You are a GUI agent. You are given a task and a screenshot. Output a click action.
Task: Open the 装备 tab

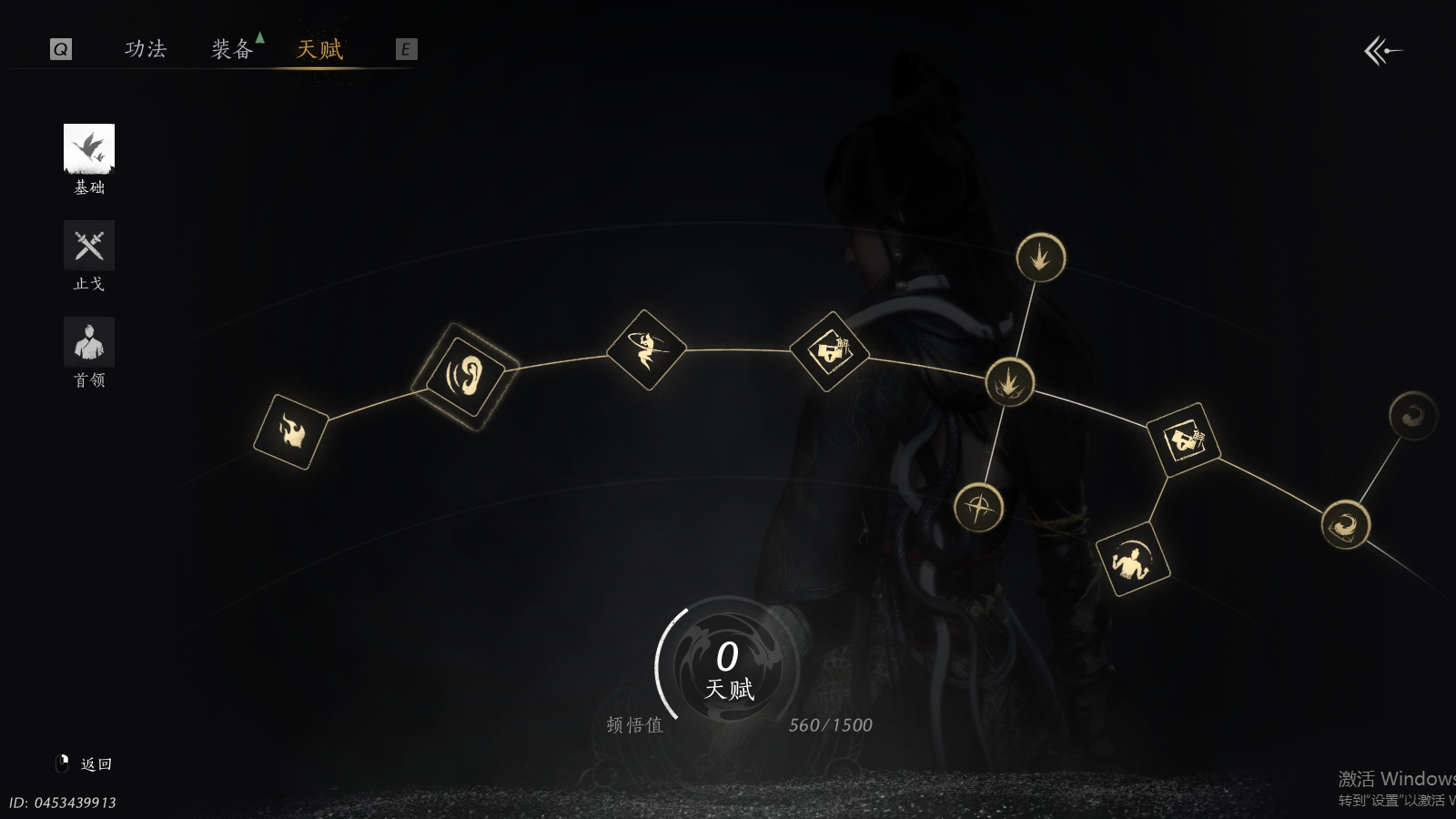point(232,49)
